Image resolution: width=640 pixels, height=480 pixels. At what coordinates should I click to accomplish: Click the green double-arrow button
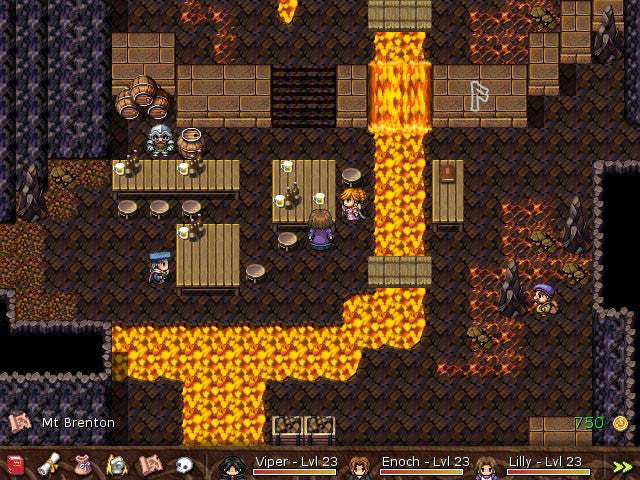coord(623,466)
